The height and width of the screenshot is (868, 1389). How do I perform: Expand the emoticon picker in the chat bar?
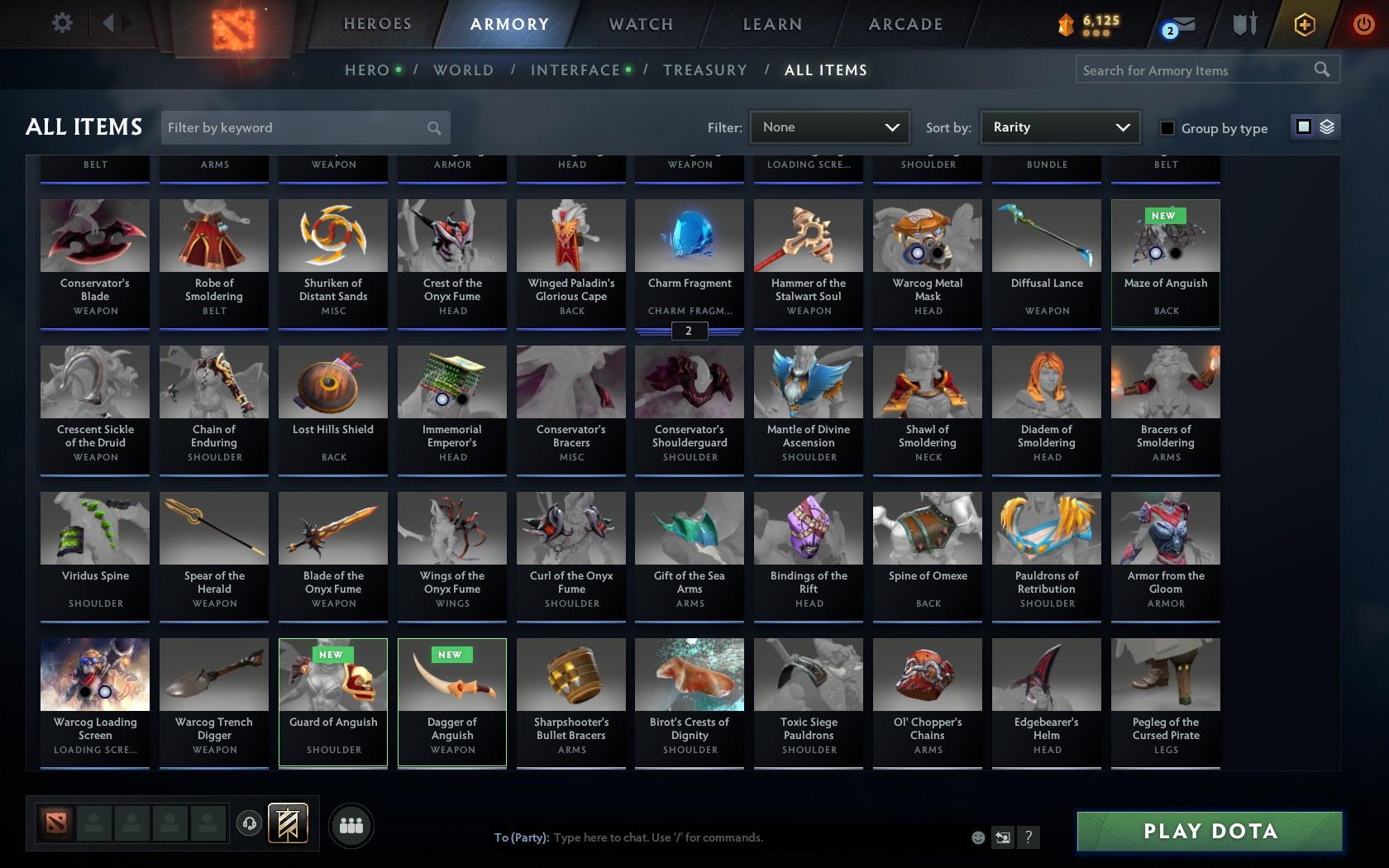coord(978,837)
